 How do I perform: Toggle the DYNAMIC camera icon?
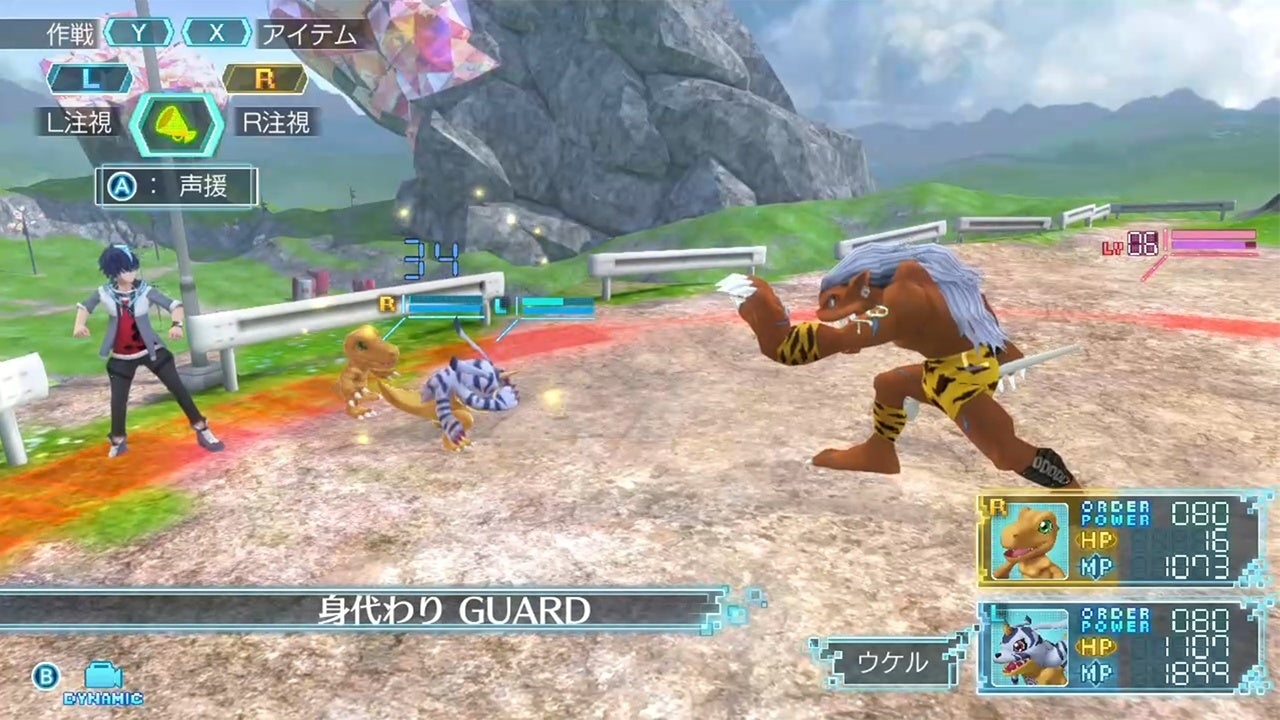coord(102,682)
